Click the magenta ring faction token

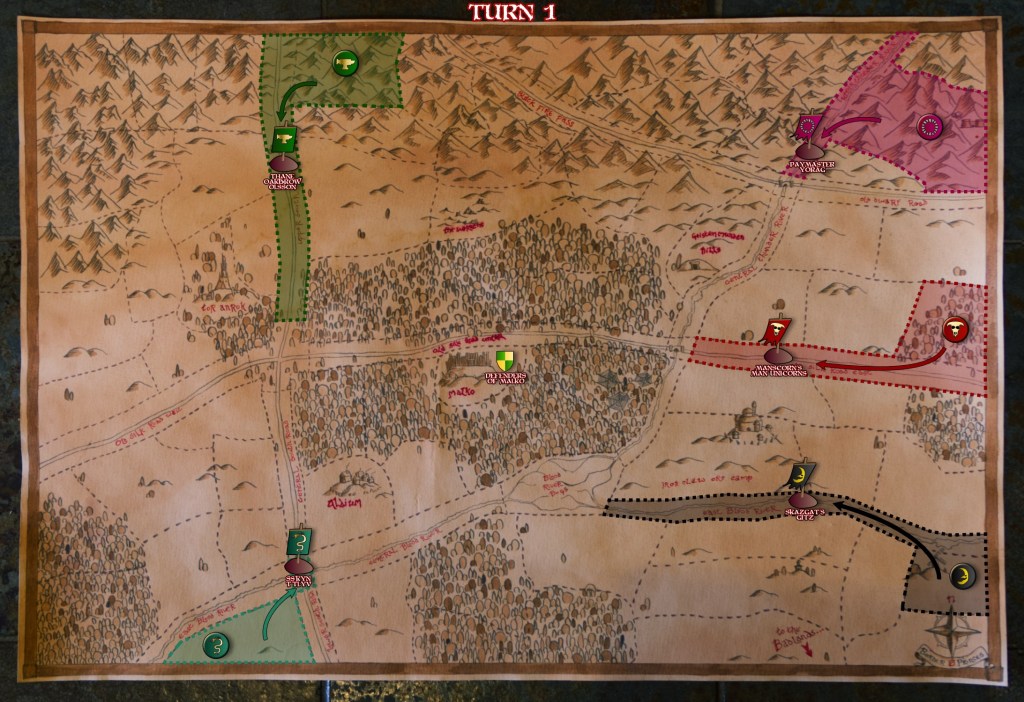tap(929, 127)
